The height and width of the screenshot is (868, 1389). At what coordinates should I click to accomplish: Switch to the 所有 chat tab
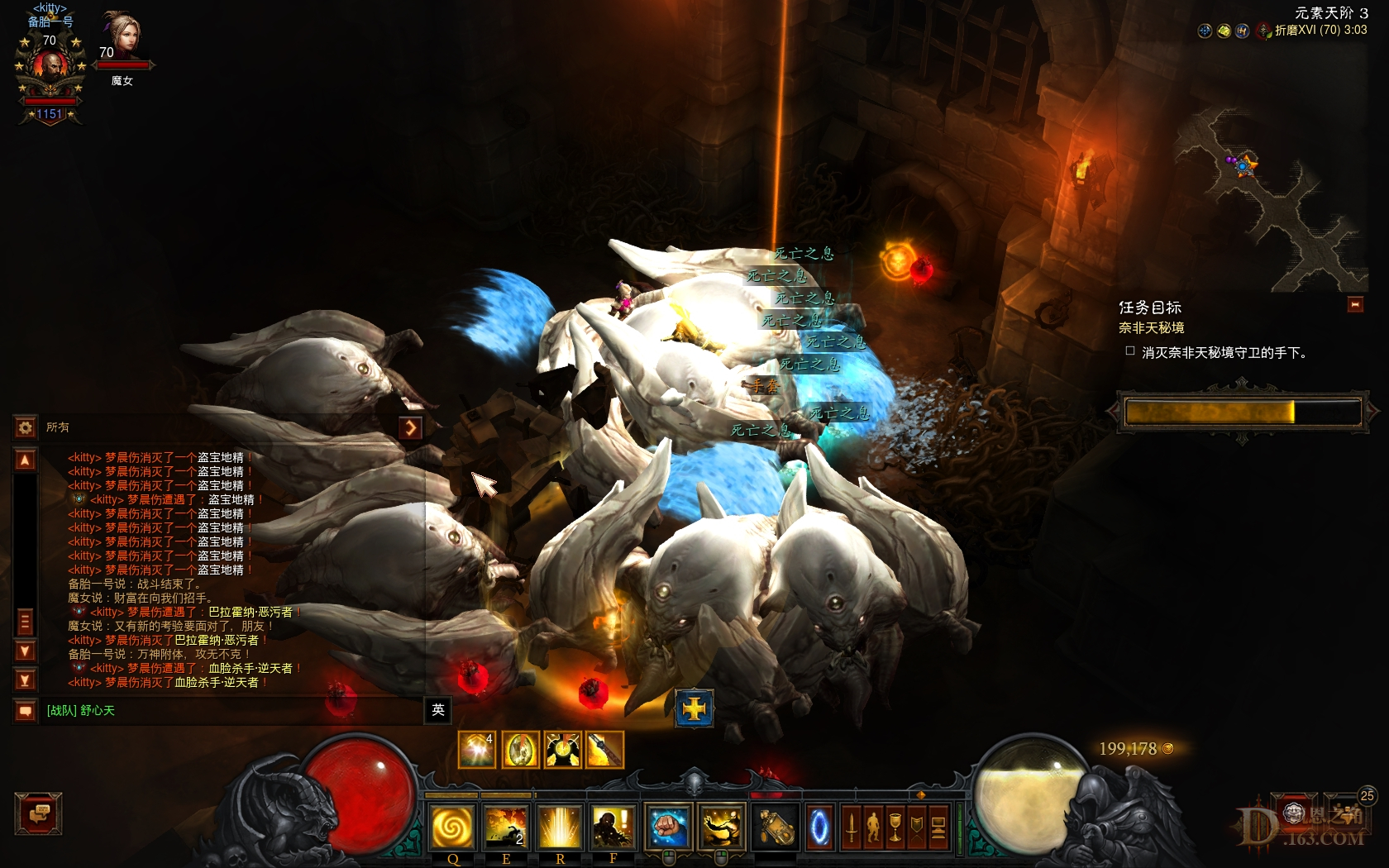point(60,428)
